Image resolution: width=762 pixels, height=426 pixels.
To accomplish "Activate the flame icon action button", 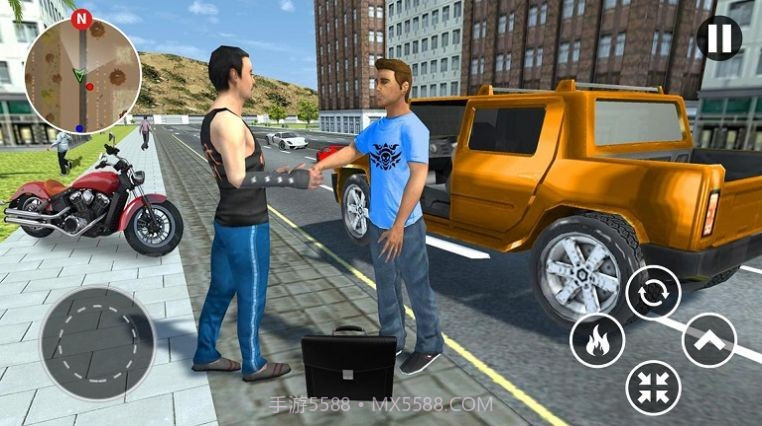I will [597, 341].
